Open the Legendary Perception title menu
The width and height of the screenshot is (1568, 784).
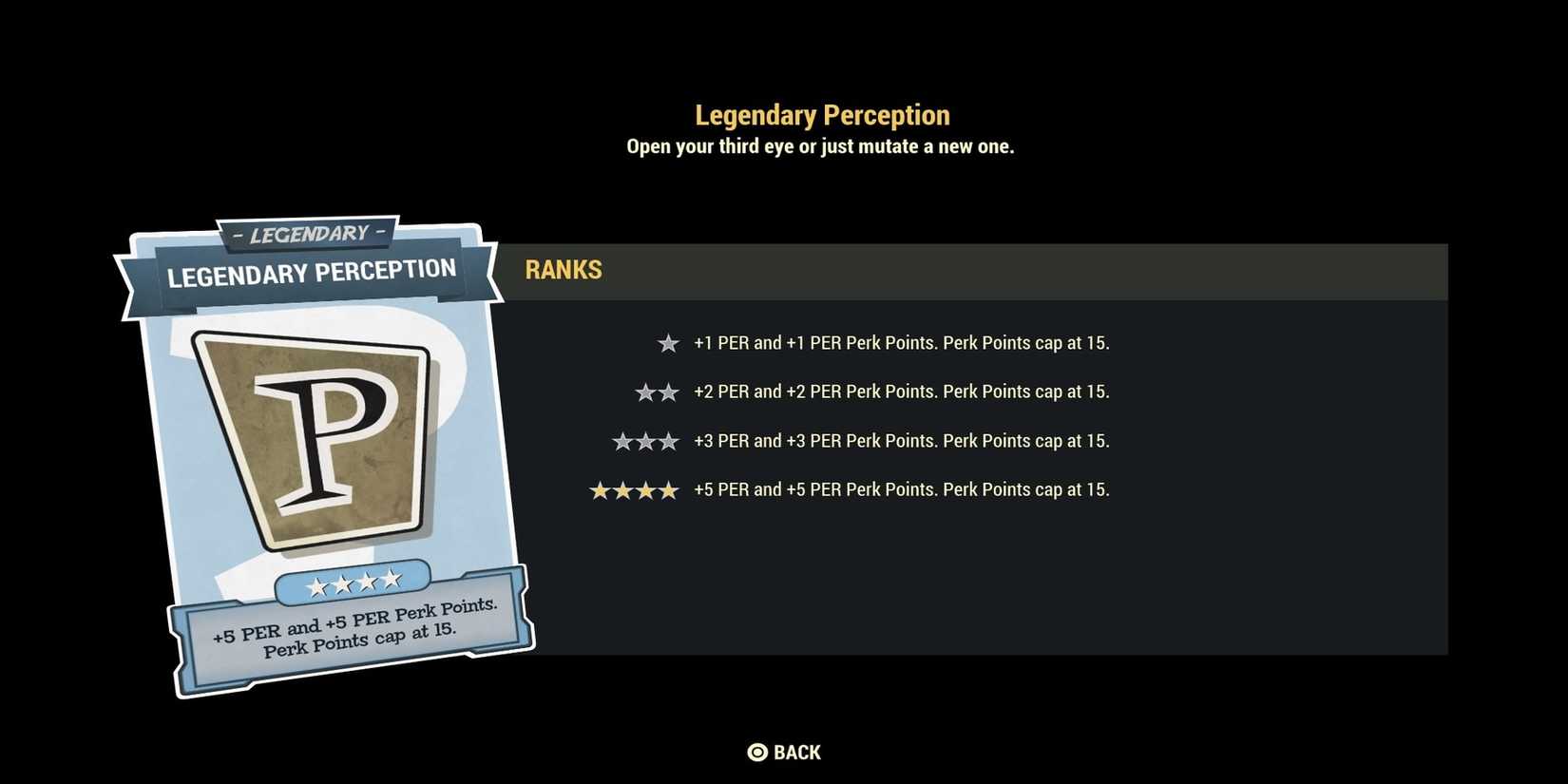[x=821, y=114]
